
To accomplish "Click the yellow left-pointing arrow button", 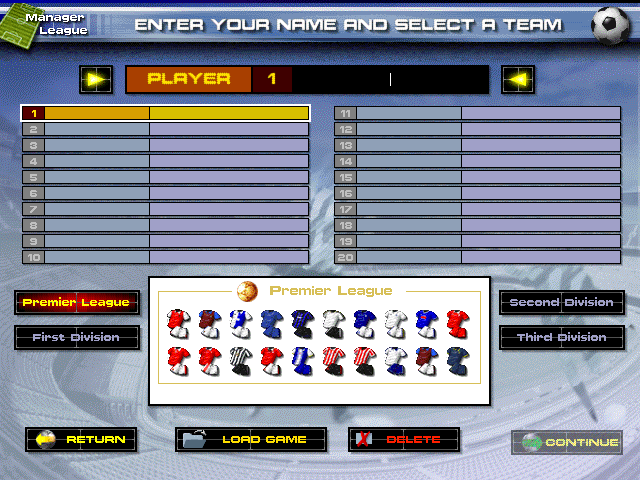I will tap(518, 79).
